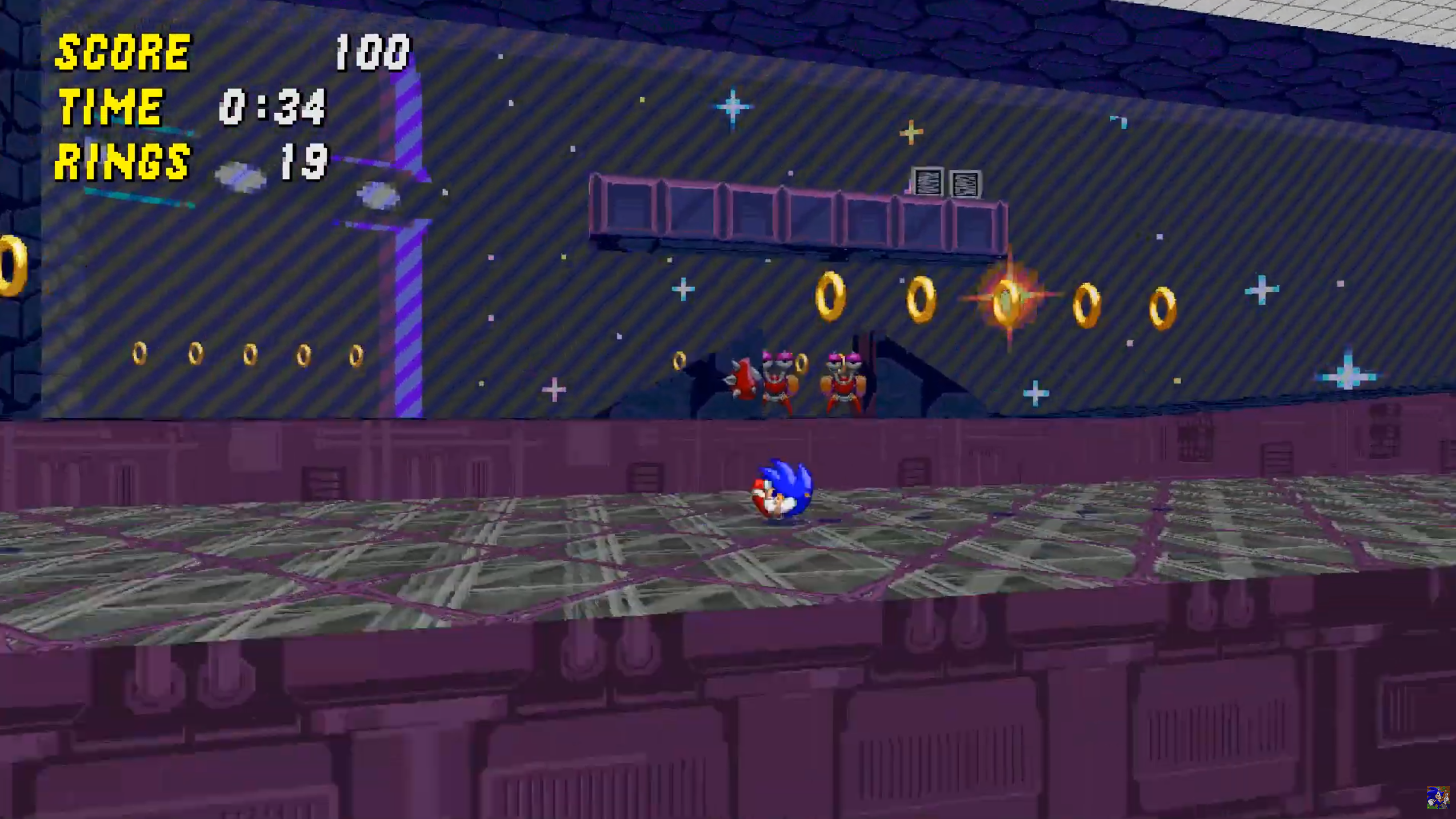Click the timer showing 0:34

point(274,107)
